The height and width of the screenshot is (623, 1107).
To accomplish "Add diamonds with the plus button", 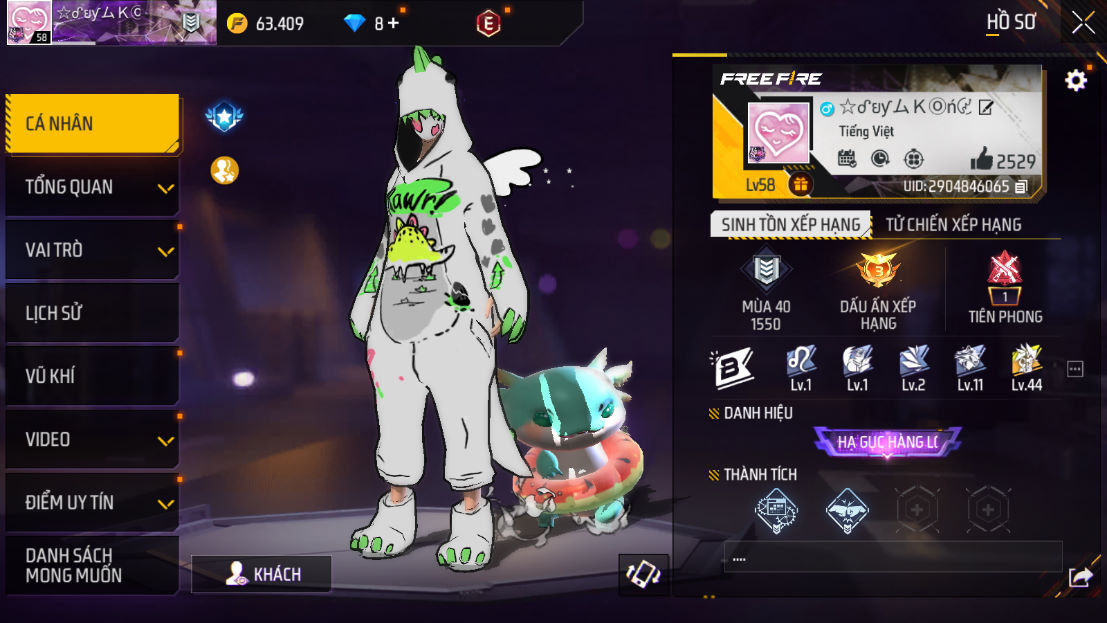I will pos(393,23).
